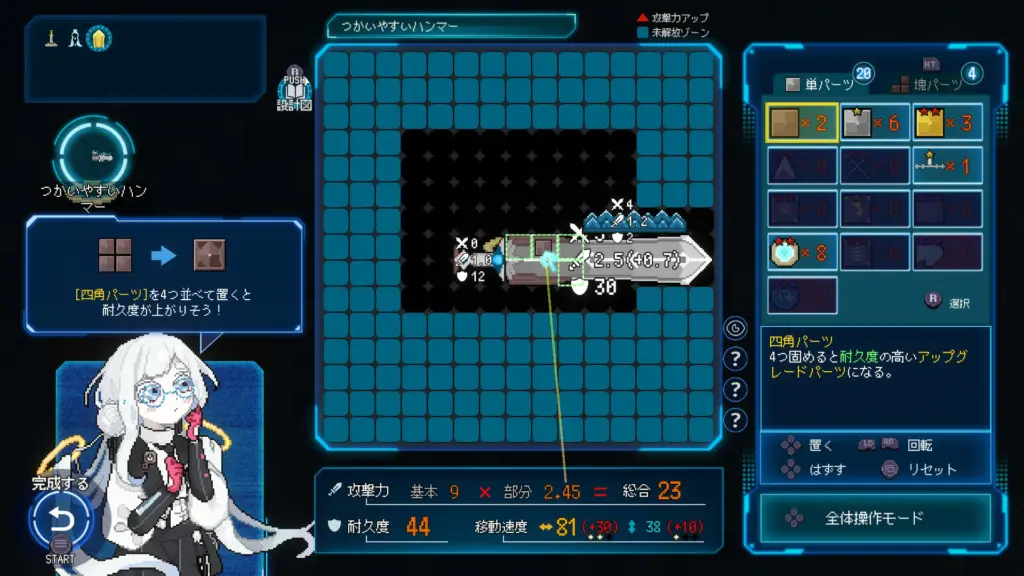Choose the gray one-star part slot
This screenshot has height=576, width=1024.
[875, 123]
